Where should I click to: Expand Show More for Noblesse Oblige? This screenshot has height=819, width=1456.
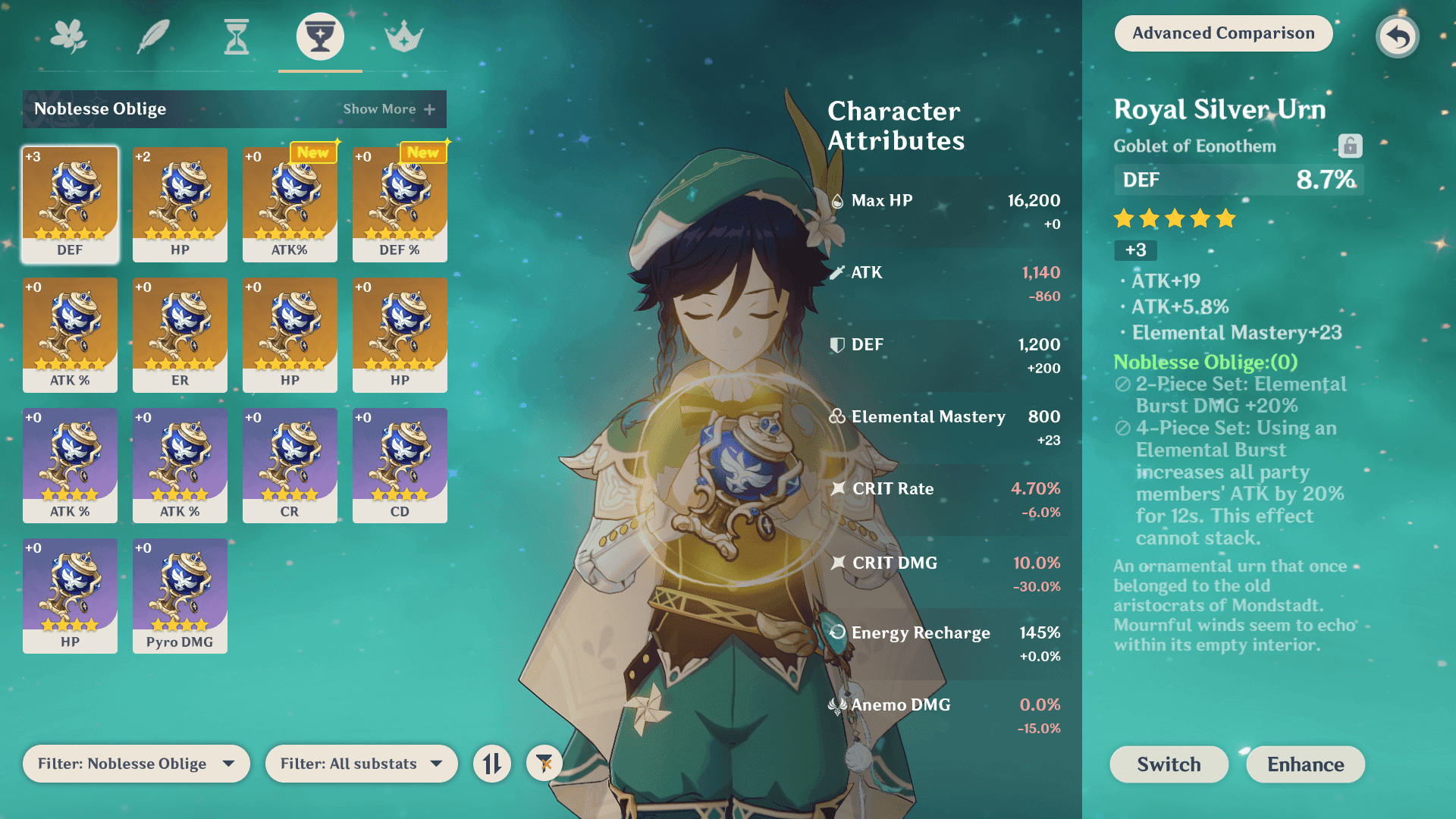(388, 109)
